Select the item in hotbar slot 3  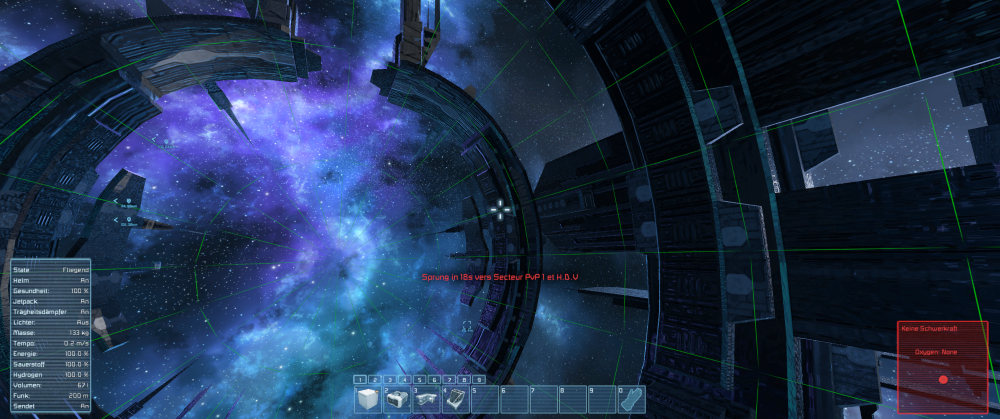[426, 399]
